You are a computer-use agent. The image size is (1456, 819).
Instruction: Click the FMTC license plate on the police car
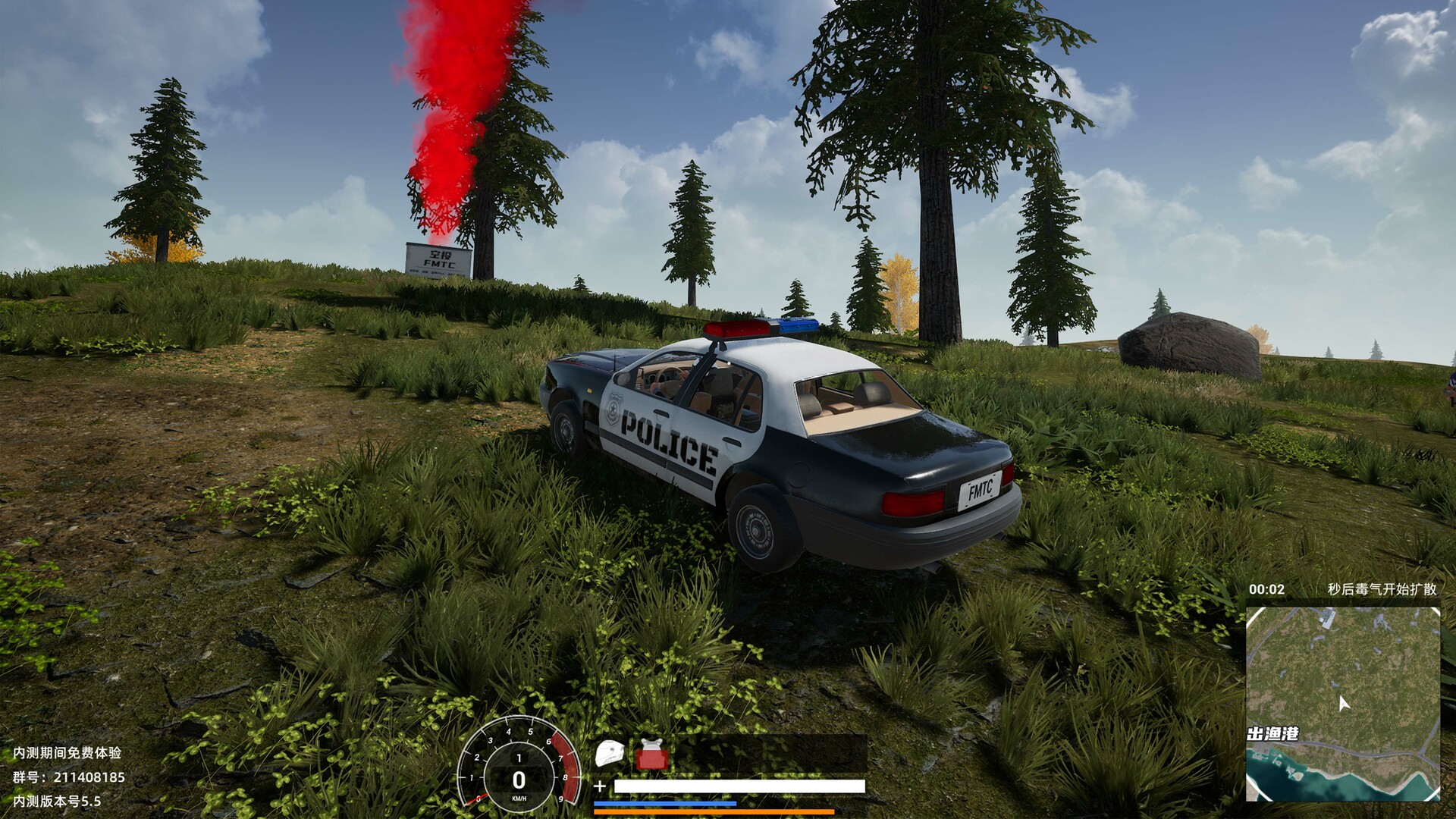[979, 491]
